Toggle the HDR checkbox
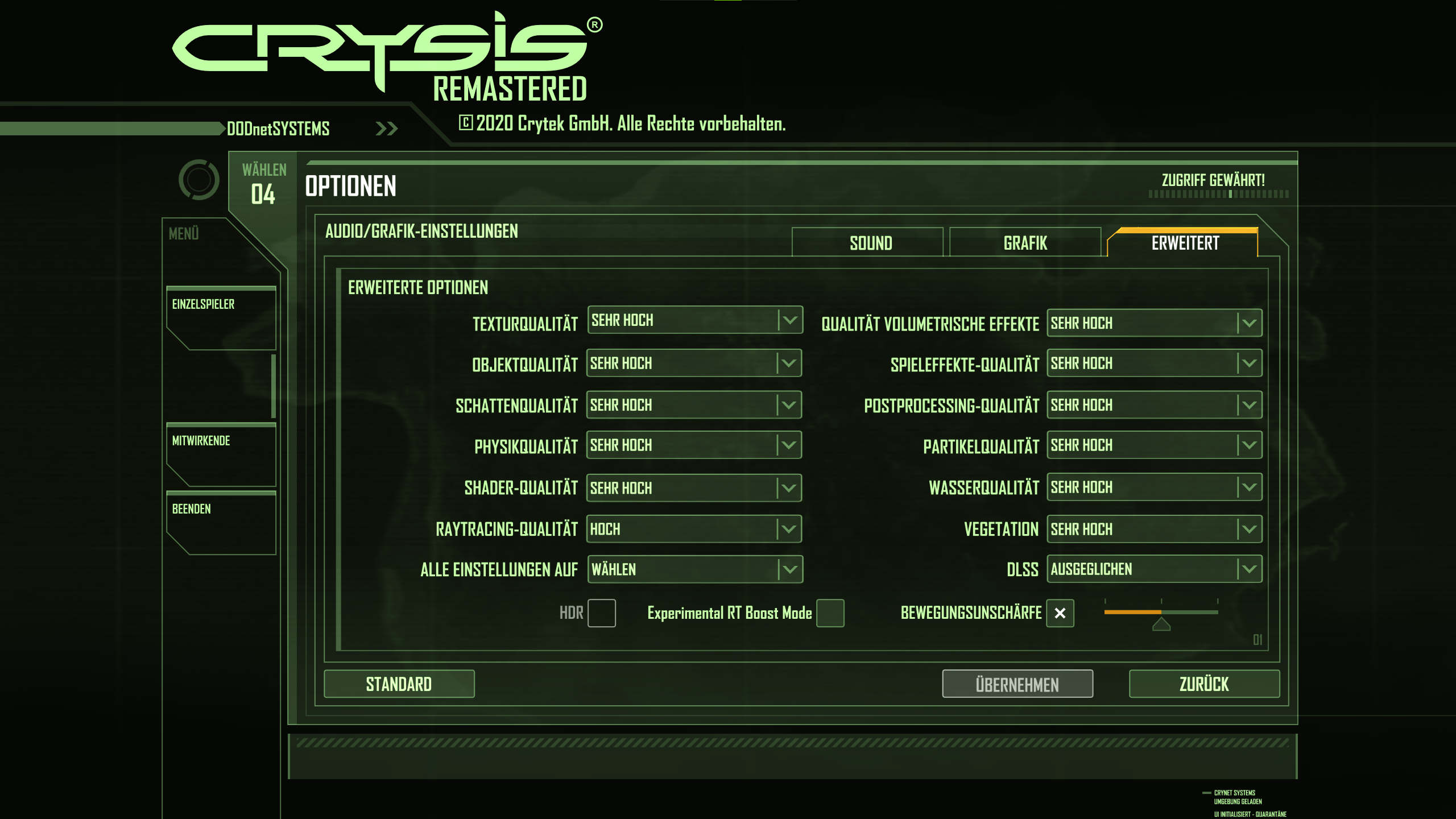1456x819 pixels. click(x=601, y=613)
